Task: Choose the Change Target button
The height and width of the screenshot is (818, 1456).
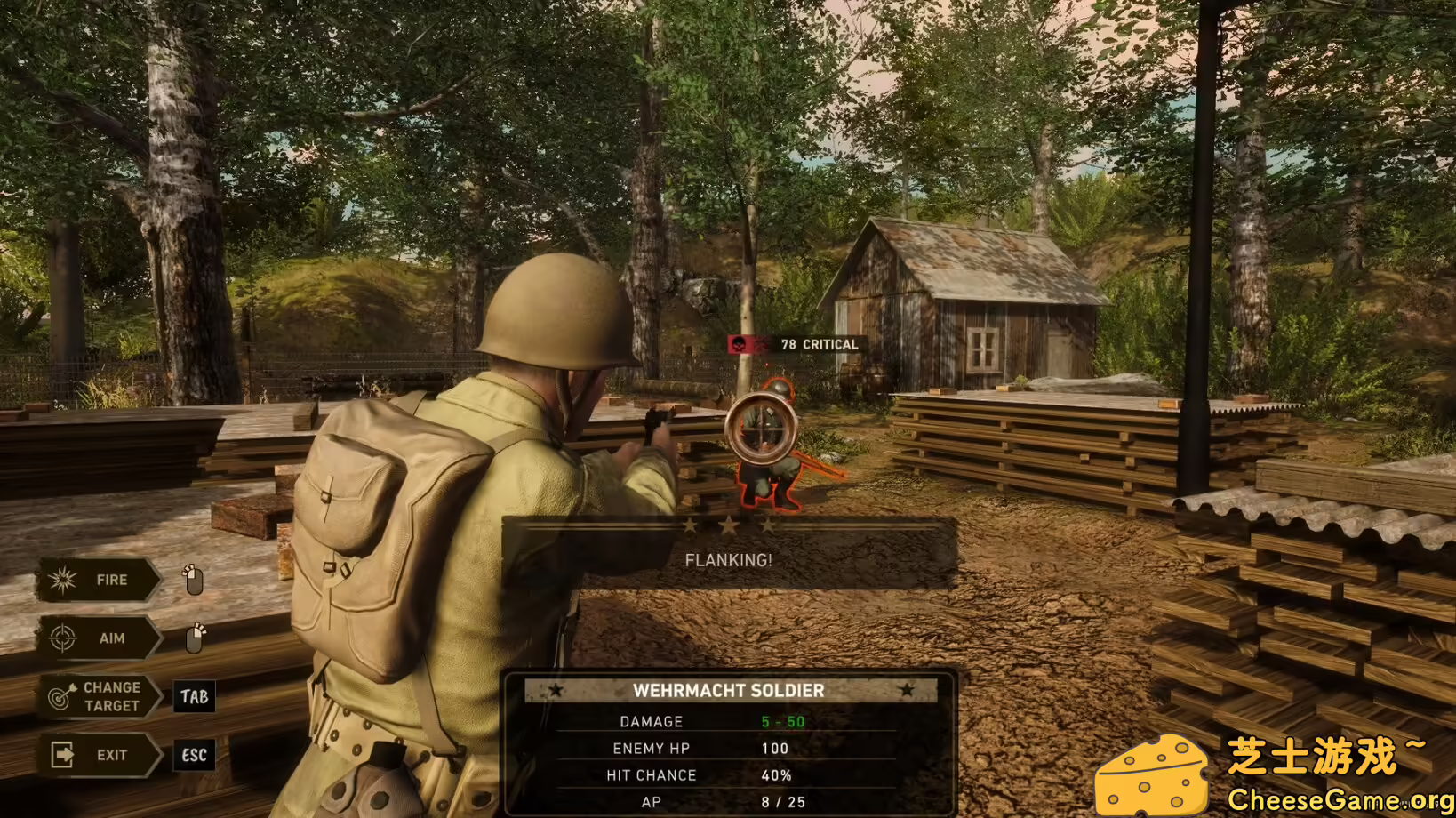Action: (100, 696)
